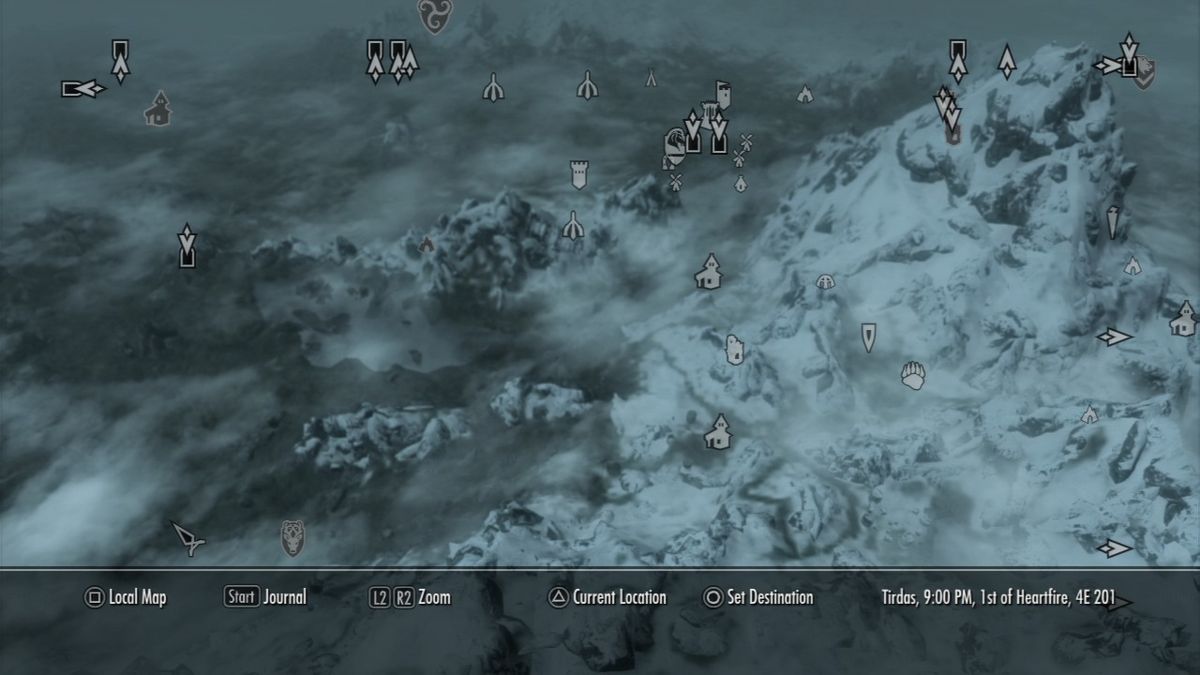
Task: Click the triskelion shield hold marker
Action: (x=434, y=15)
